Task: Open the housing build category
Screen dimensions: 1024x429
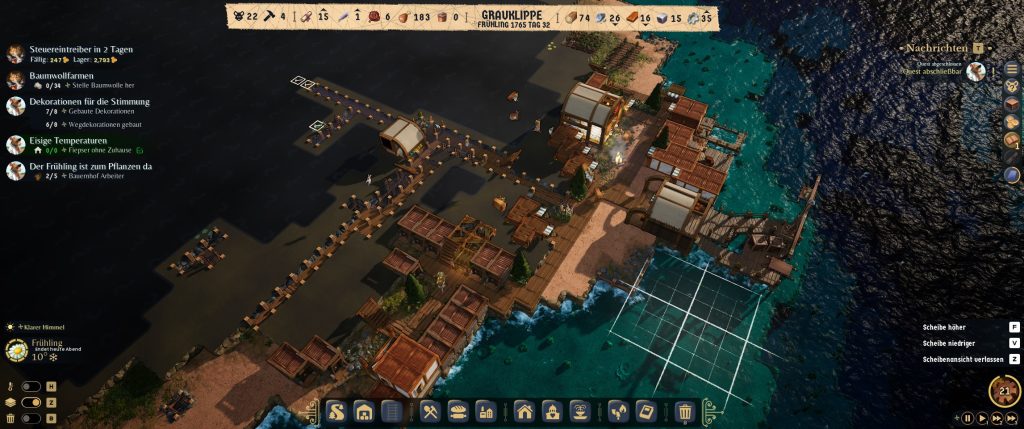Action: coord(524,411)
